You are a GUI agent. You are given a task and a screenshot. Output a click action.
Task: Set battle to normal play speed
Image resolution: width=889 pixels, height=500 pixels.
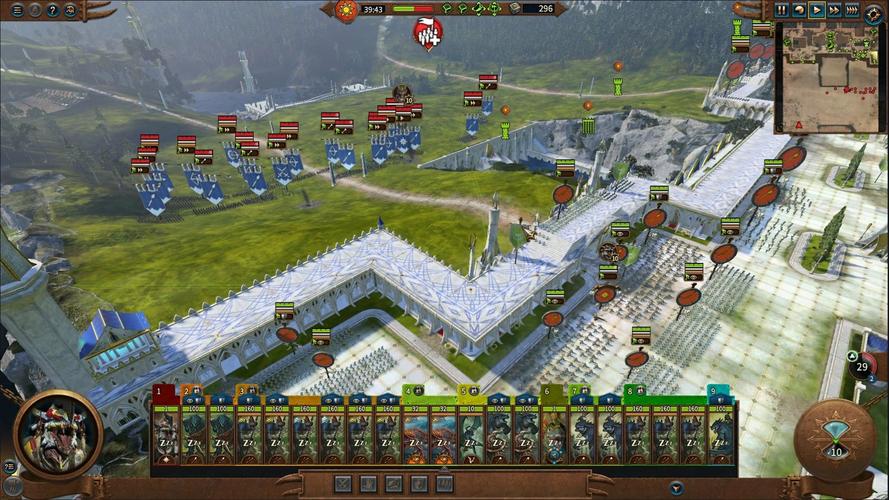point(817,10)
